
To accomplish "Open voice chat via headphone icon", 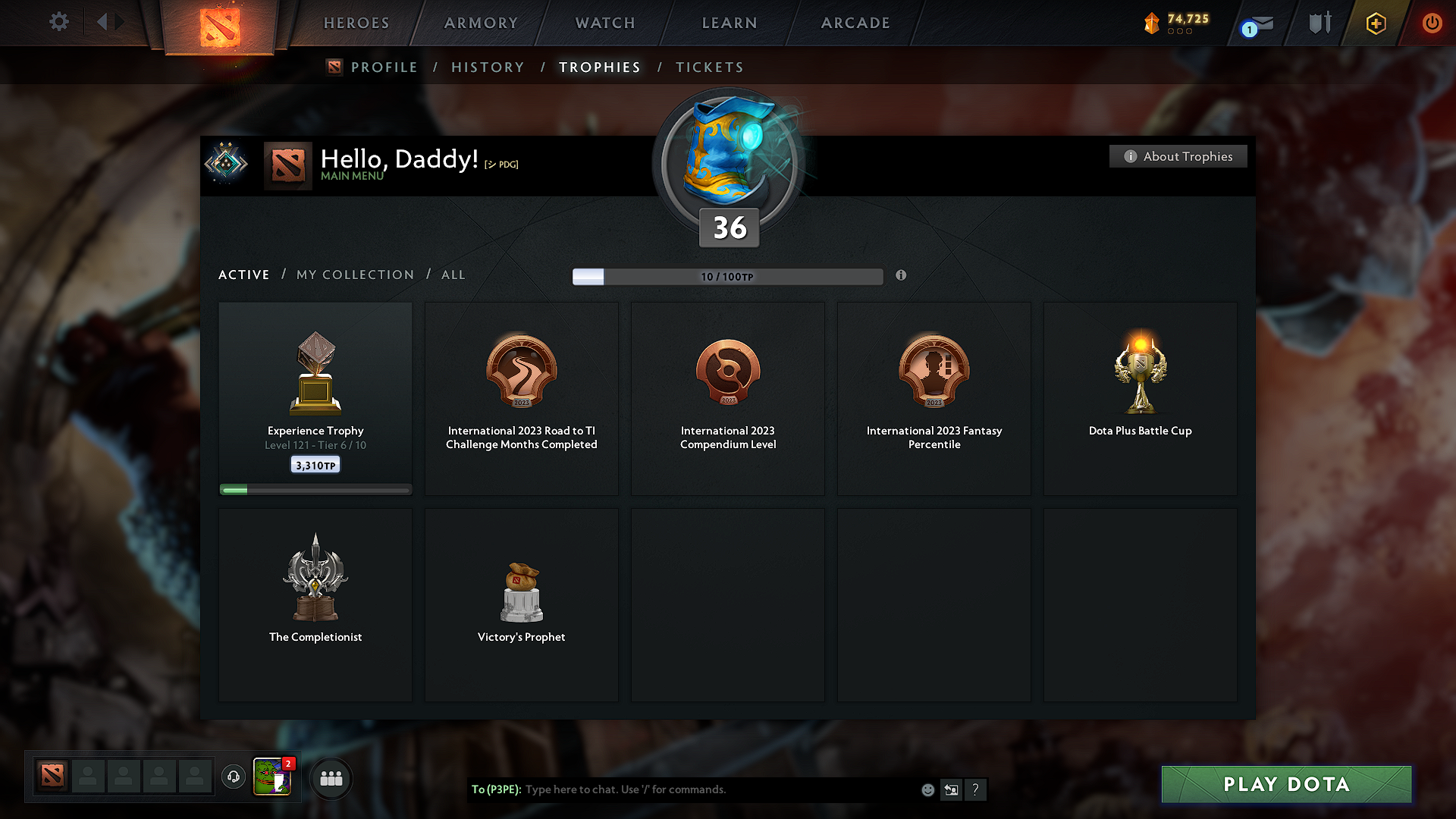I will point(234,777).
